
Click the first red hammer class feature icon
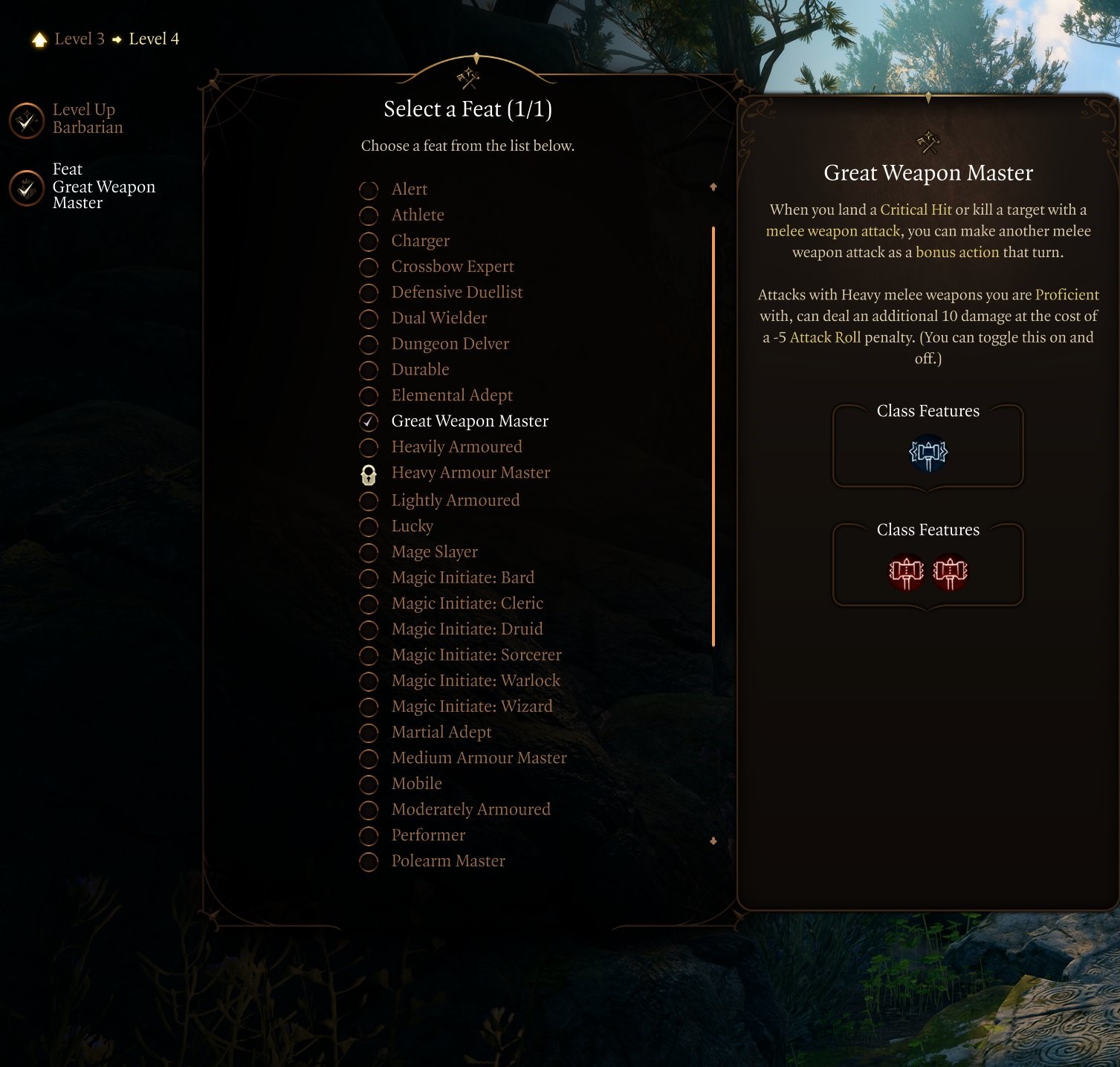coord(907,572)
